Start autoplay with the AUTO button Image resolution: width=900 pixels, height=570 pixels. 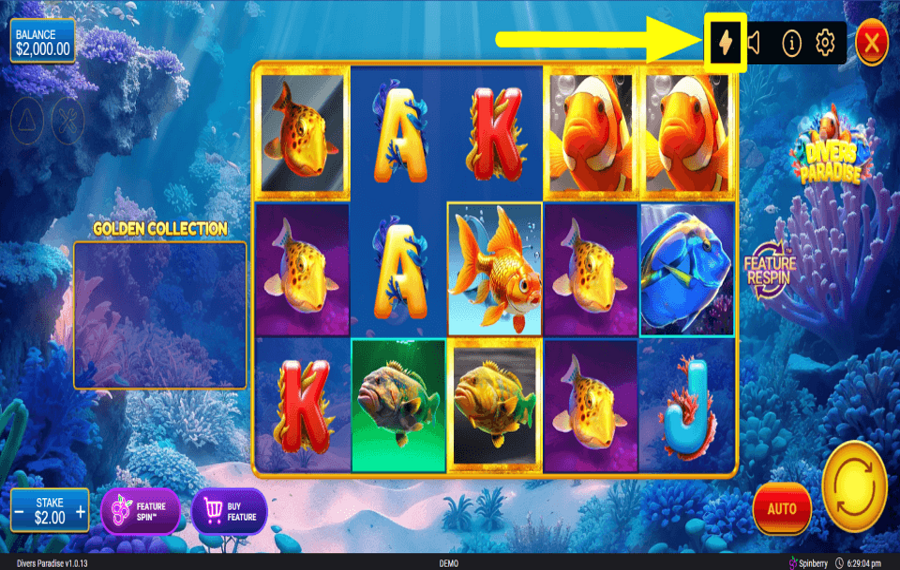coord(782,508)
